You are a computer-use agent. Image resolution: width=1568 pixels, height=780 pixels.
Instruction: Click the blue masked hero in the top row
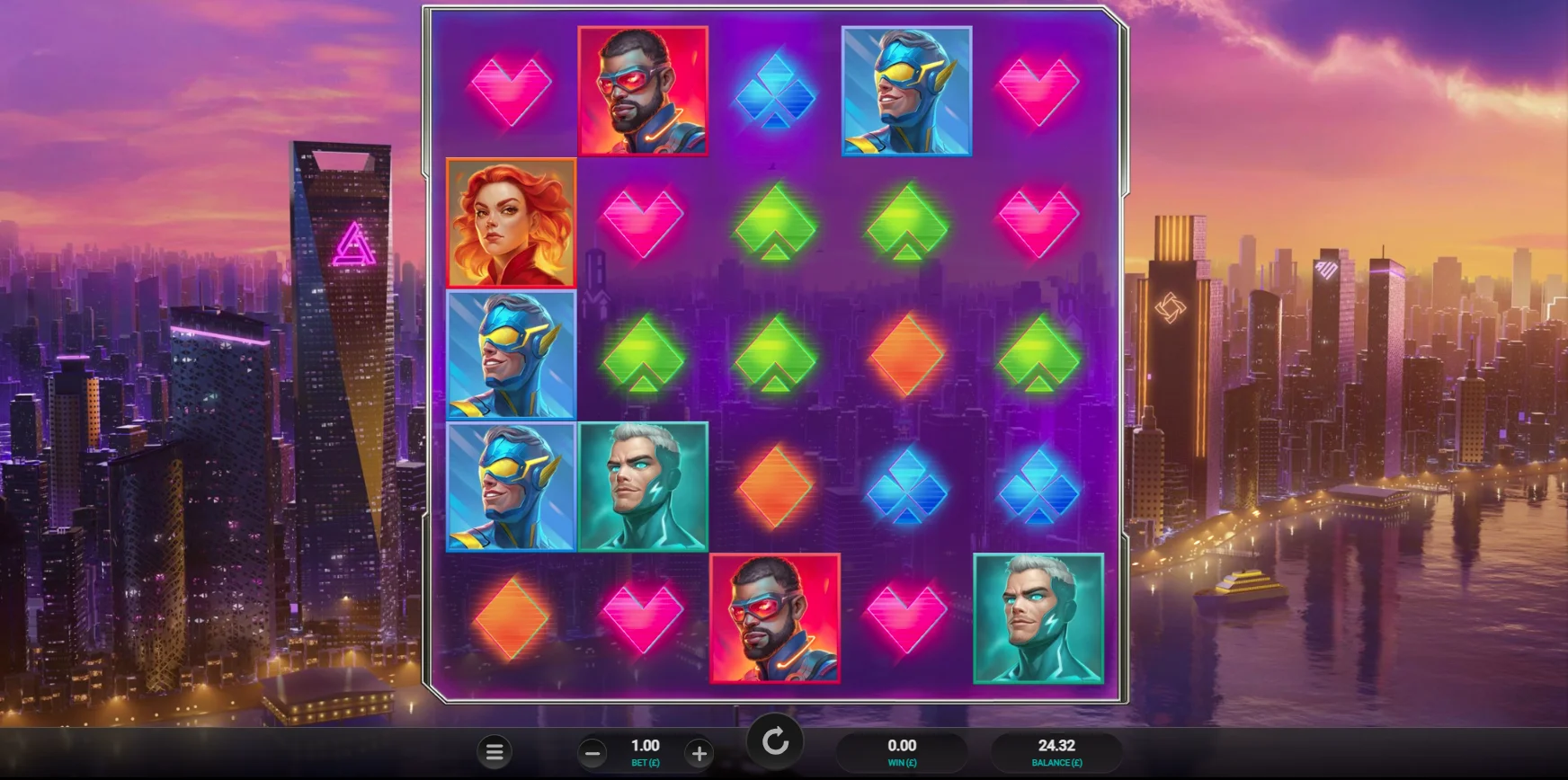[904, 90]
